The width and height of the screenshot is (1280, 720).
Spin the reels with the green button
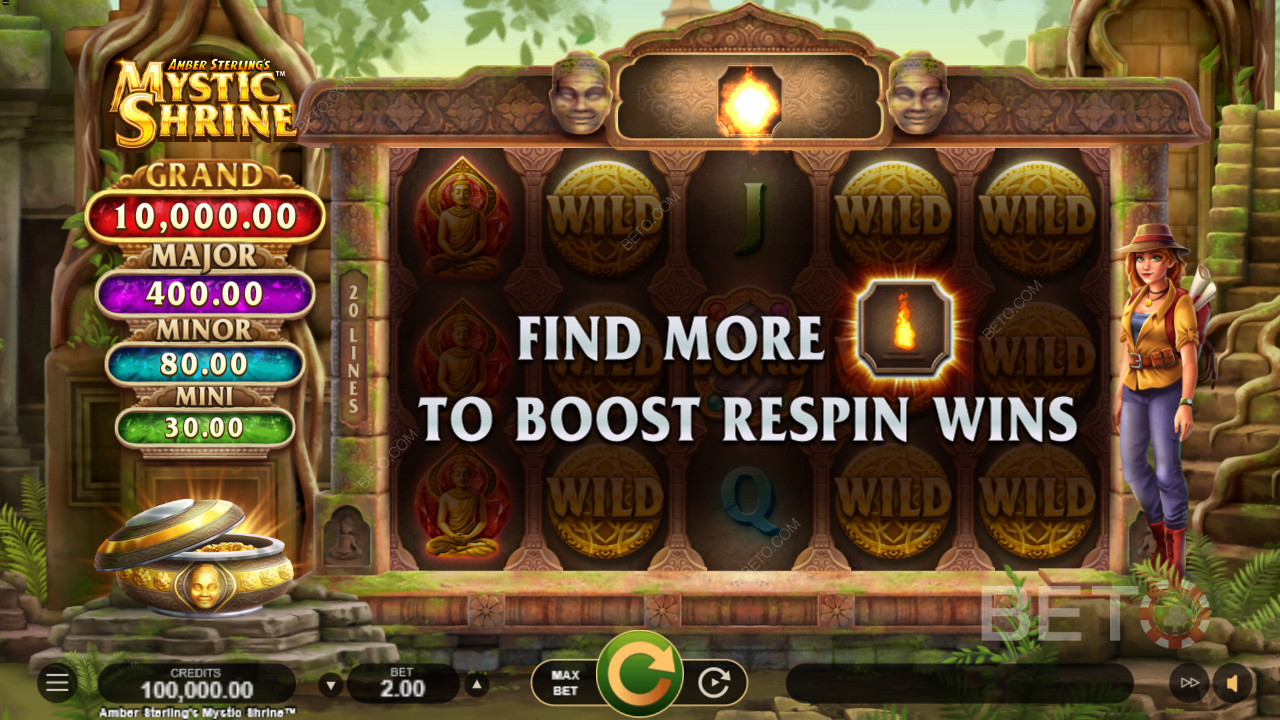(x=640, y=675)
